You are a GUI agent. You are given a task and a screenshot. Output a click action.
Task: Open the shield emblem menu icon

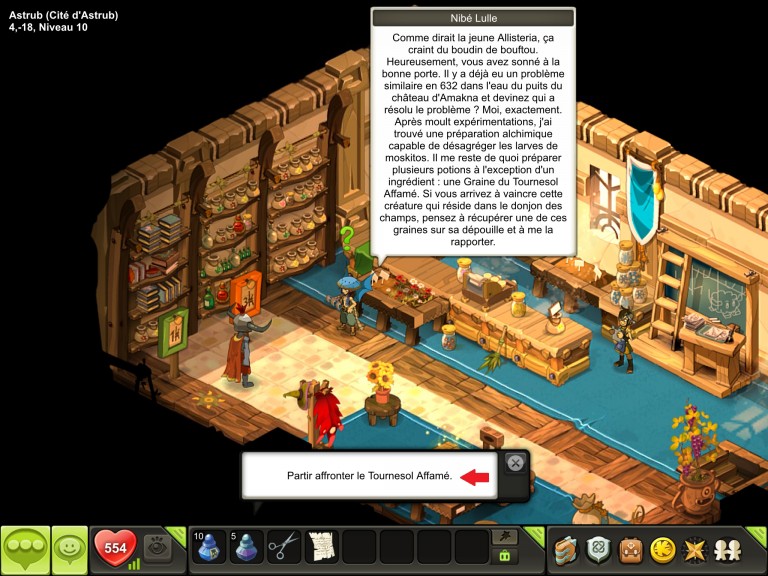(599, 548)
